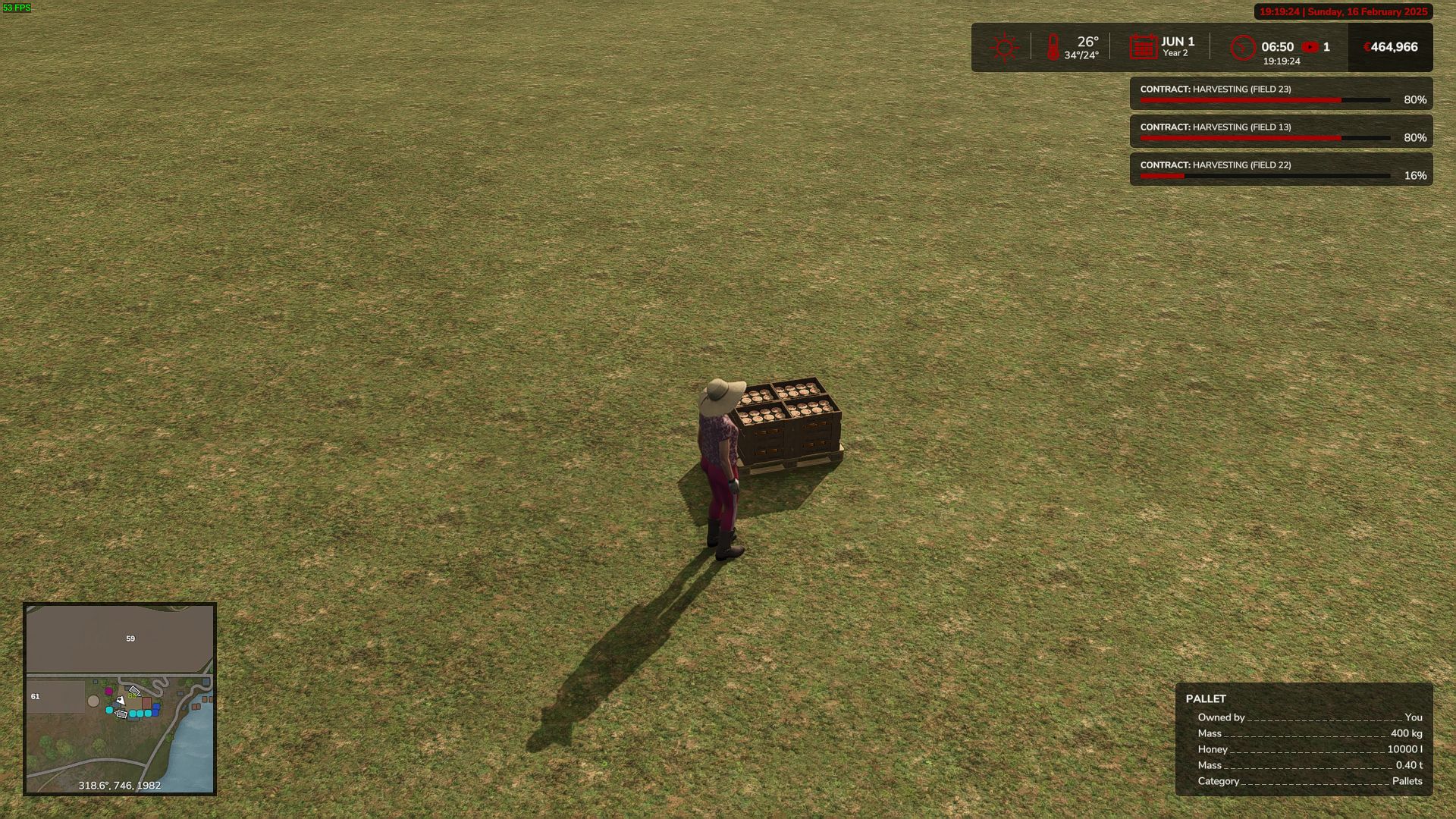Open the minimap in the corner
Viewport: 1456px width, 819px height.
(120, 698)
